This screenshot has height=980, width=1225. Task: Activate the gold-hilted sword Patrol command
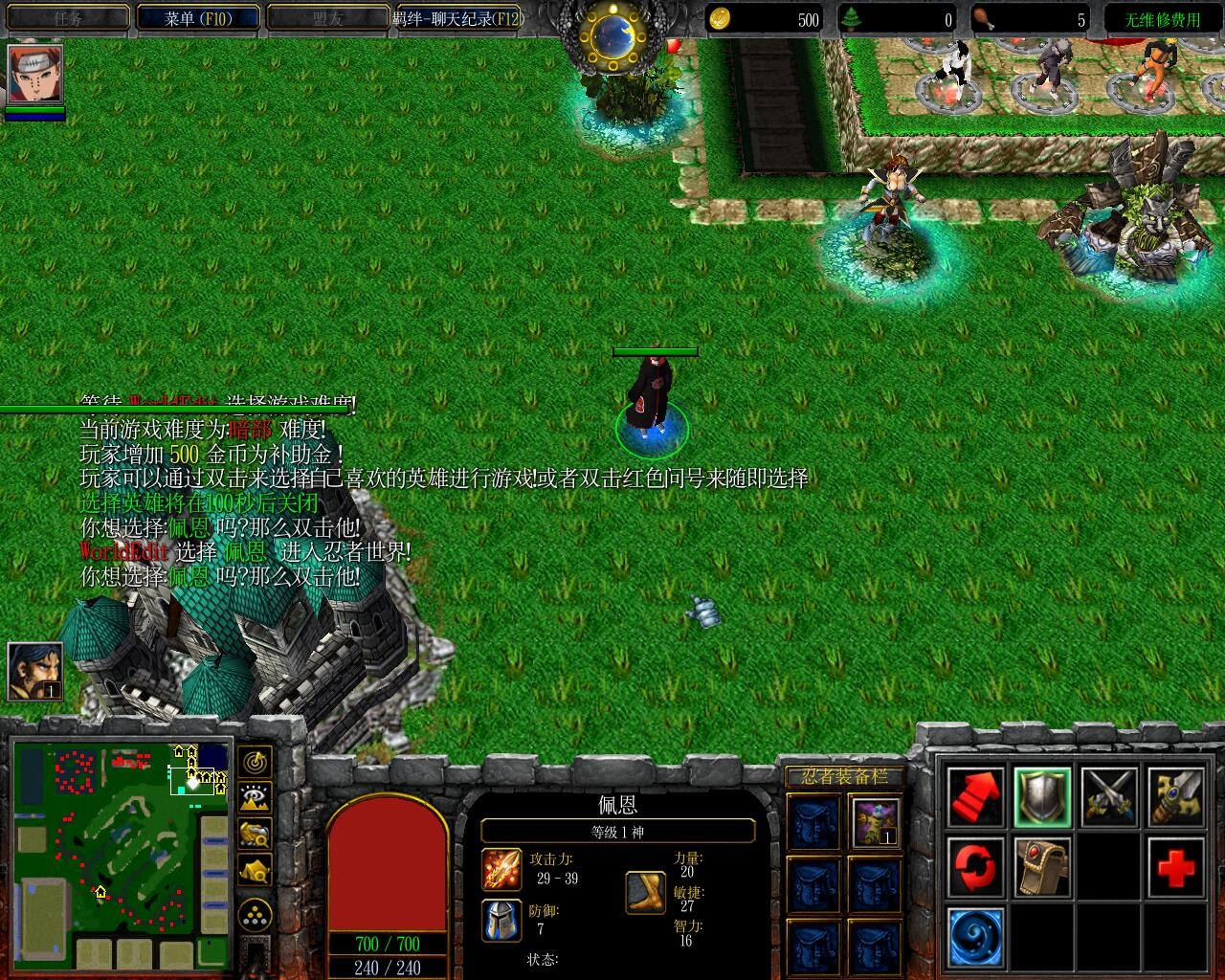click(x=1175, y=797)
